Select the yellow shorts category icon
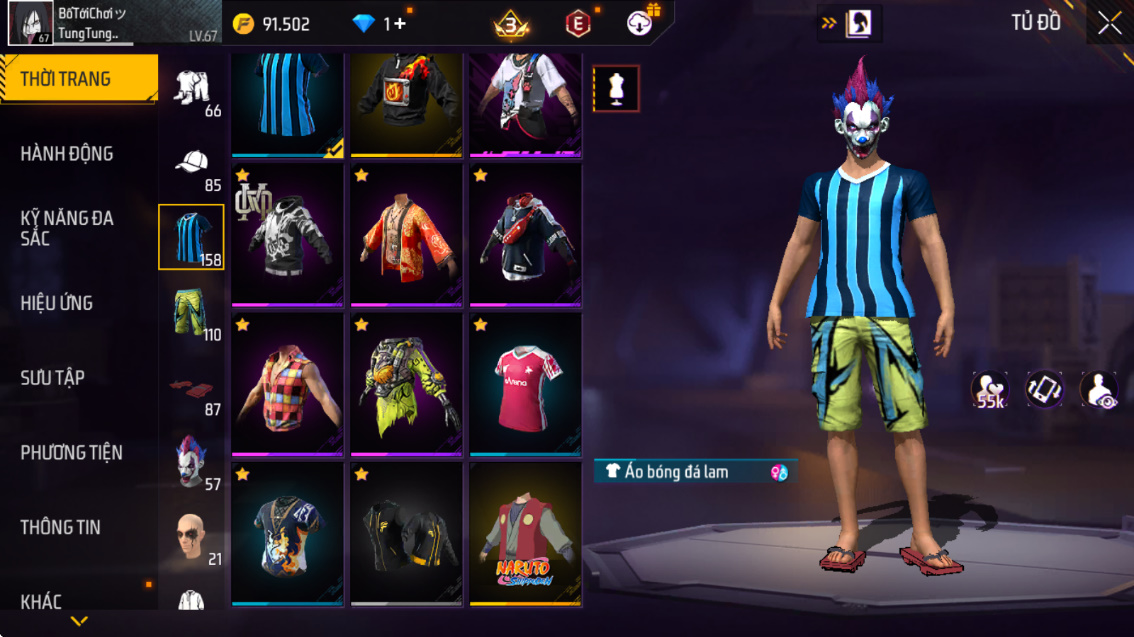 190,312
